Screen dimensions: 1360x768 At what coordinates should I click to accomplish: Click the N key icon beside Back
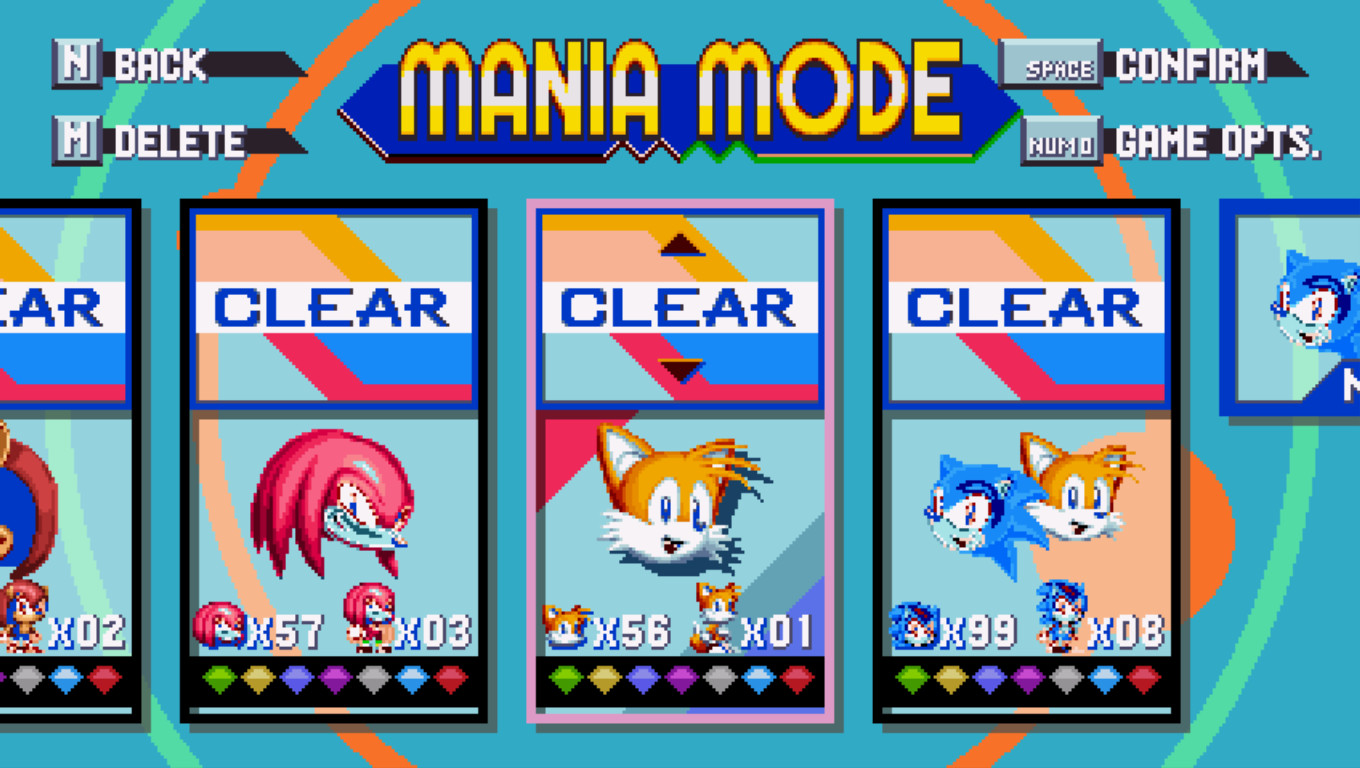tap(74, 63)
